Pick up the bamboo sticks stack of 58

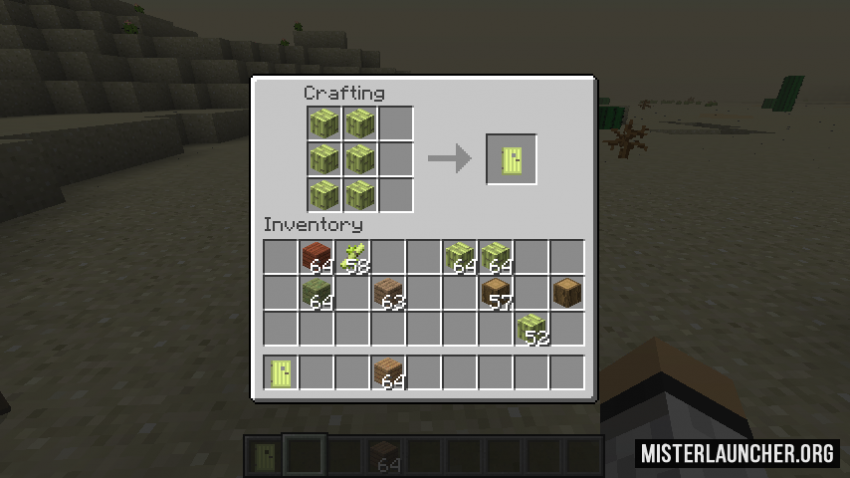354,258
